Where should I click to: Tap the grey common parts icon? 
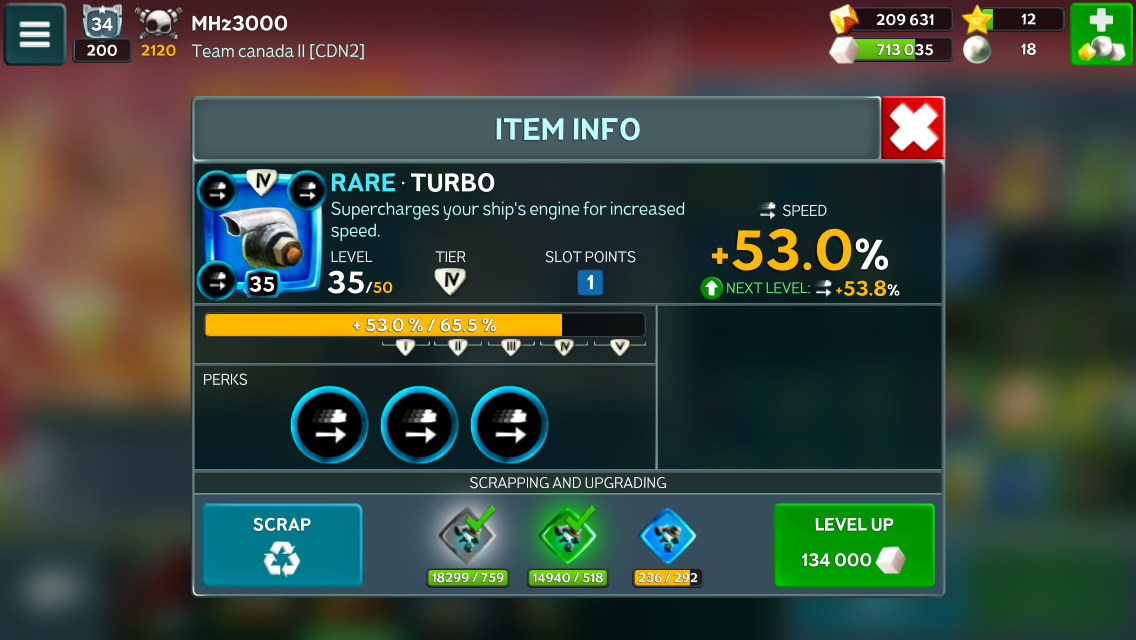[x=467, y=536]
